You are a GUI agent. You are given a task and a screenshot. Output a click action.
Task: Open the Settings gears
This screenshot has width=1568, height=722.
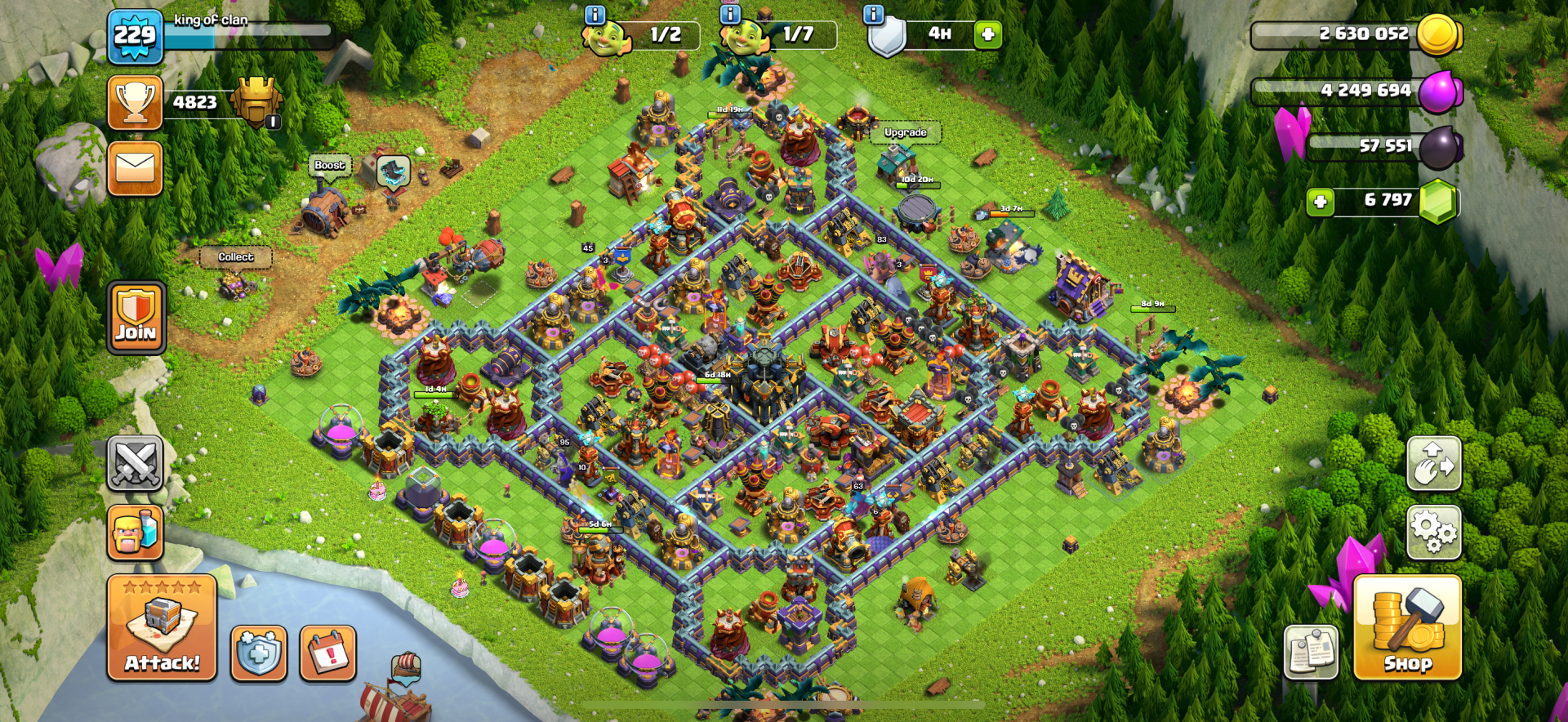coord(1433,532)
